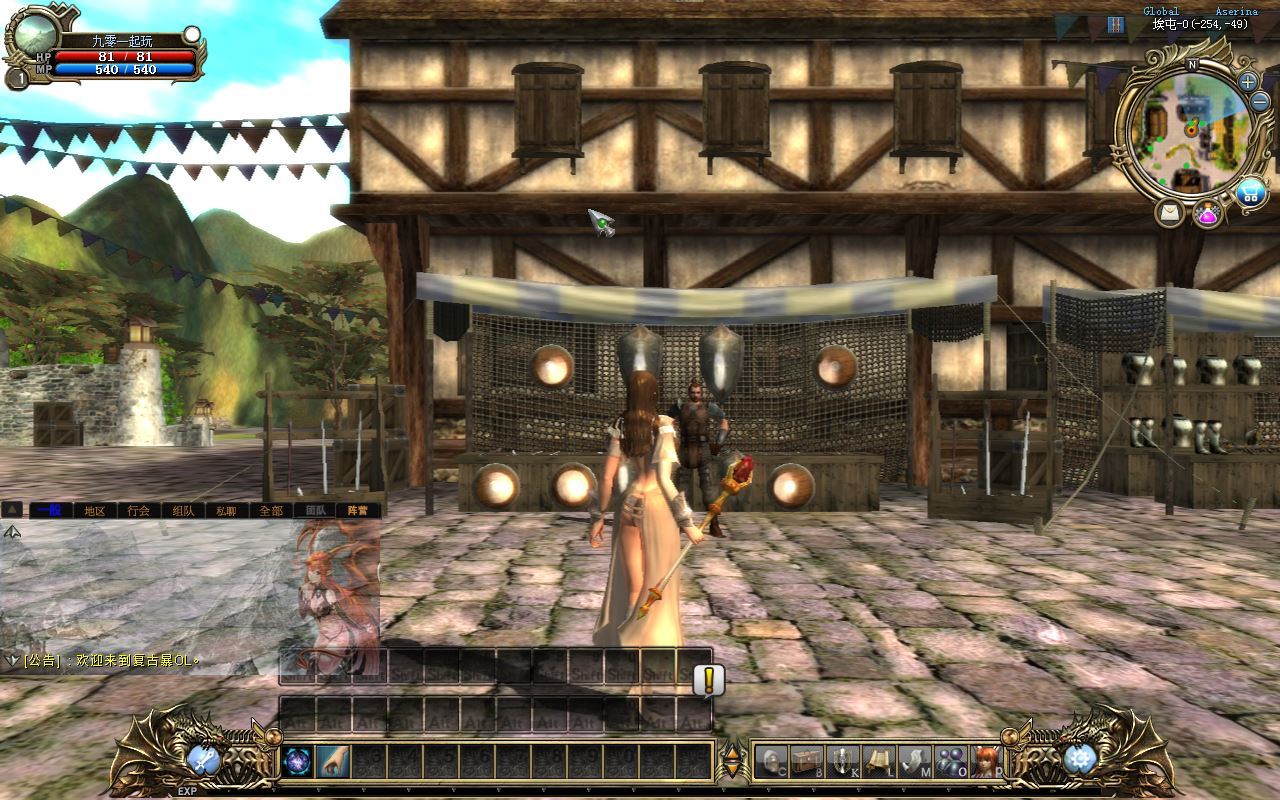This screenshot has height=800, width=1280.
Task: Open the 行会 guild chat tab
Action: [x=138, y=510]
